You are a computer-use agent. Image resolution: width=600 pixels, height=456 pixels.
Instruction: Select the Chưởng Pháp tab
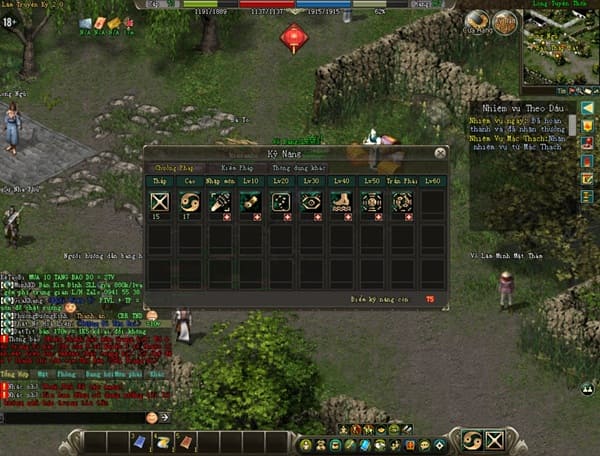coord(174,168)
